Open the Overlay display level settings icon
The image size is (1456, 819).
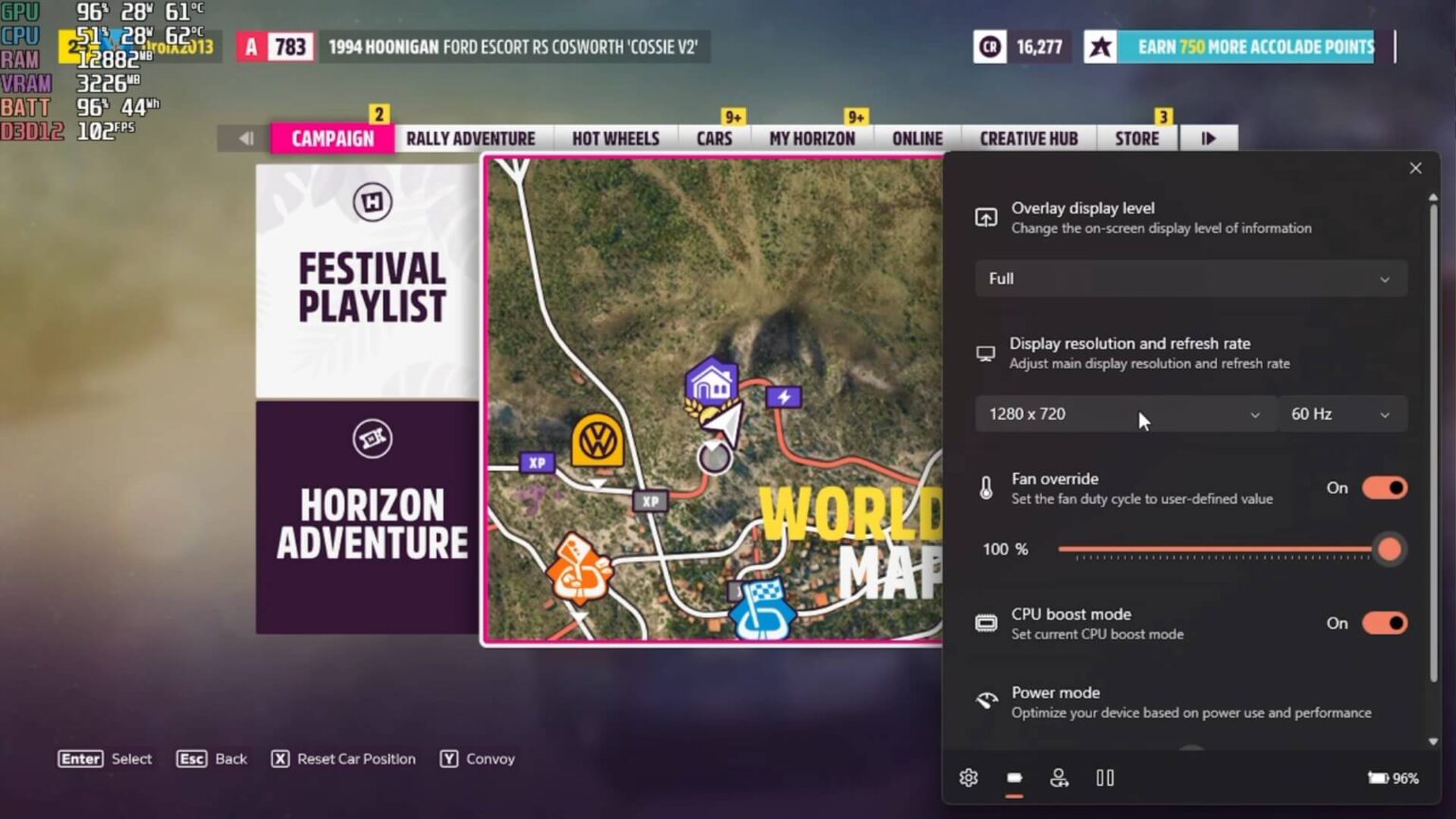pyautogui.click(x=986, y=217)
